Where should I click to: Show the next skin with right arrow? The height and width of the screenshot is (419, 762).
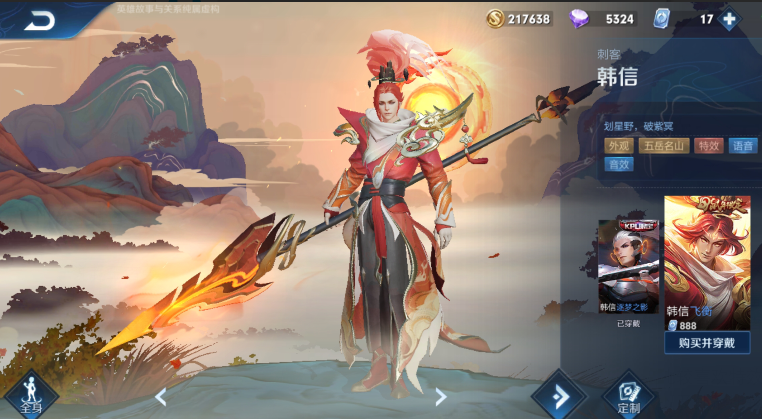440,397
